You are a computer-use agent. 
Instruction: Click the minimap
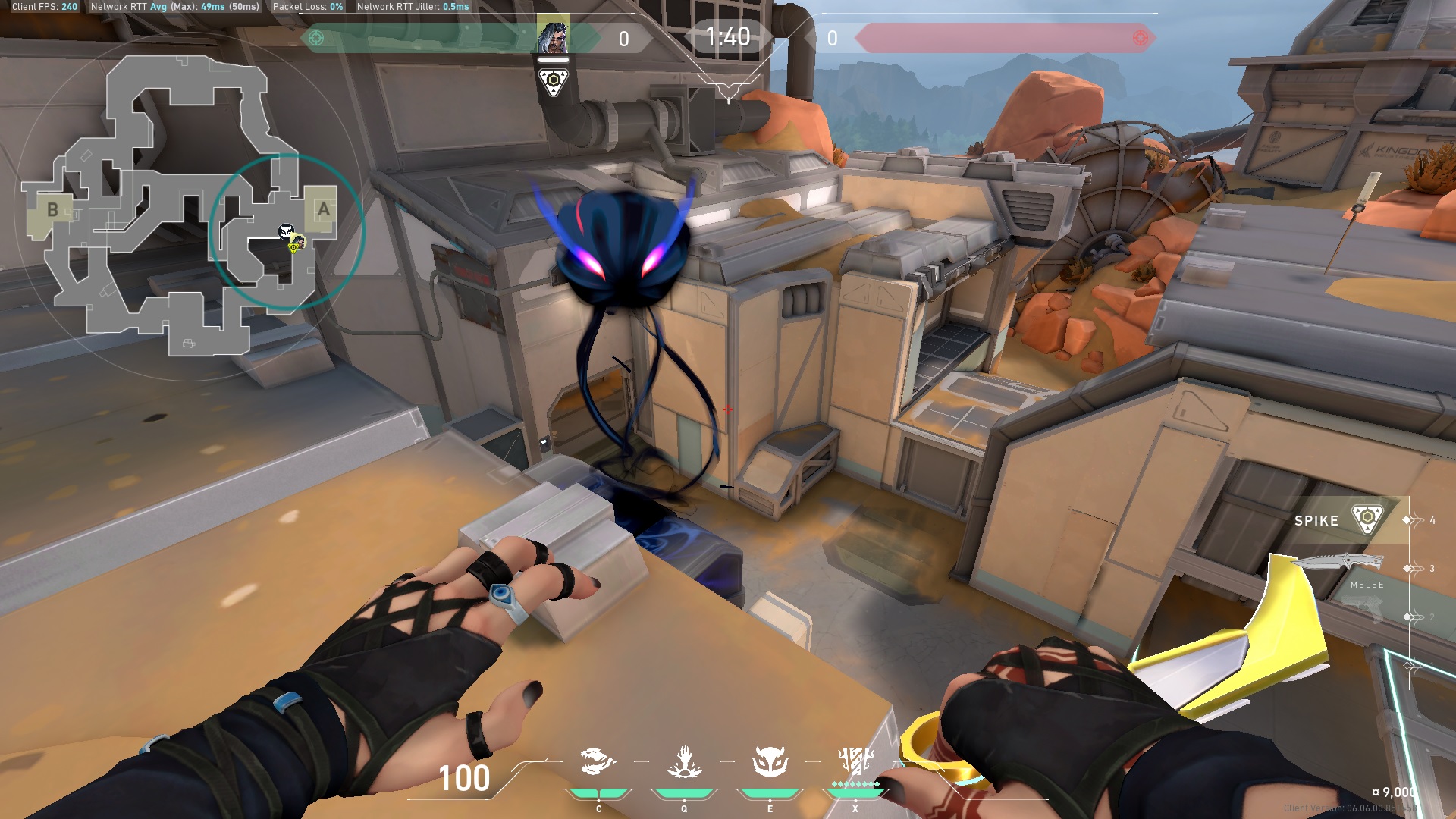tap(182, 205)
